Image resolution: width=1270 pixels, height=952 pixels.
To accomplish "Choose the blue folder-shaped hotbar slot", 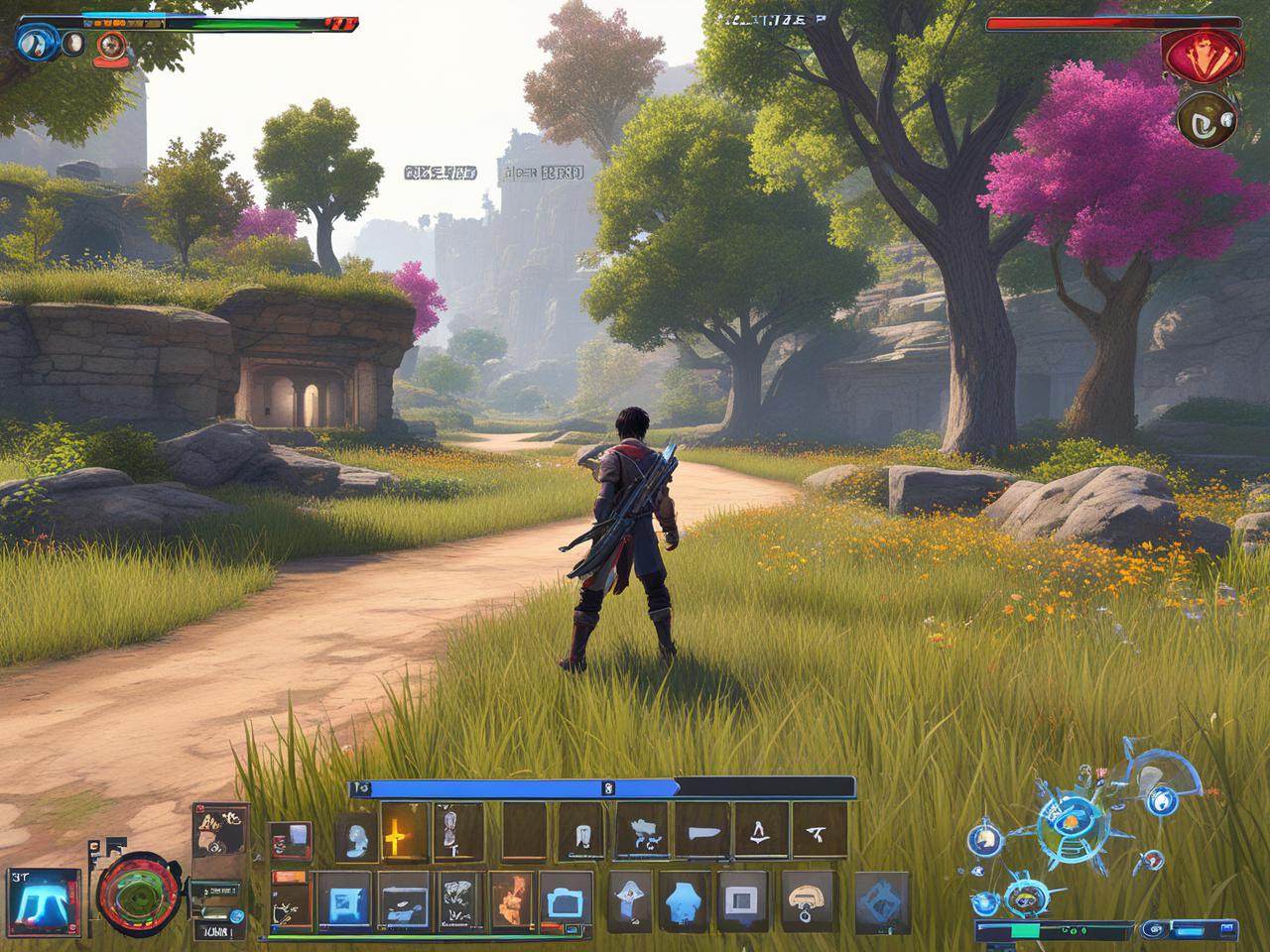I will [x=568, y=899].
